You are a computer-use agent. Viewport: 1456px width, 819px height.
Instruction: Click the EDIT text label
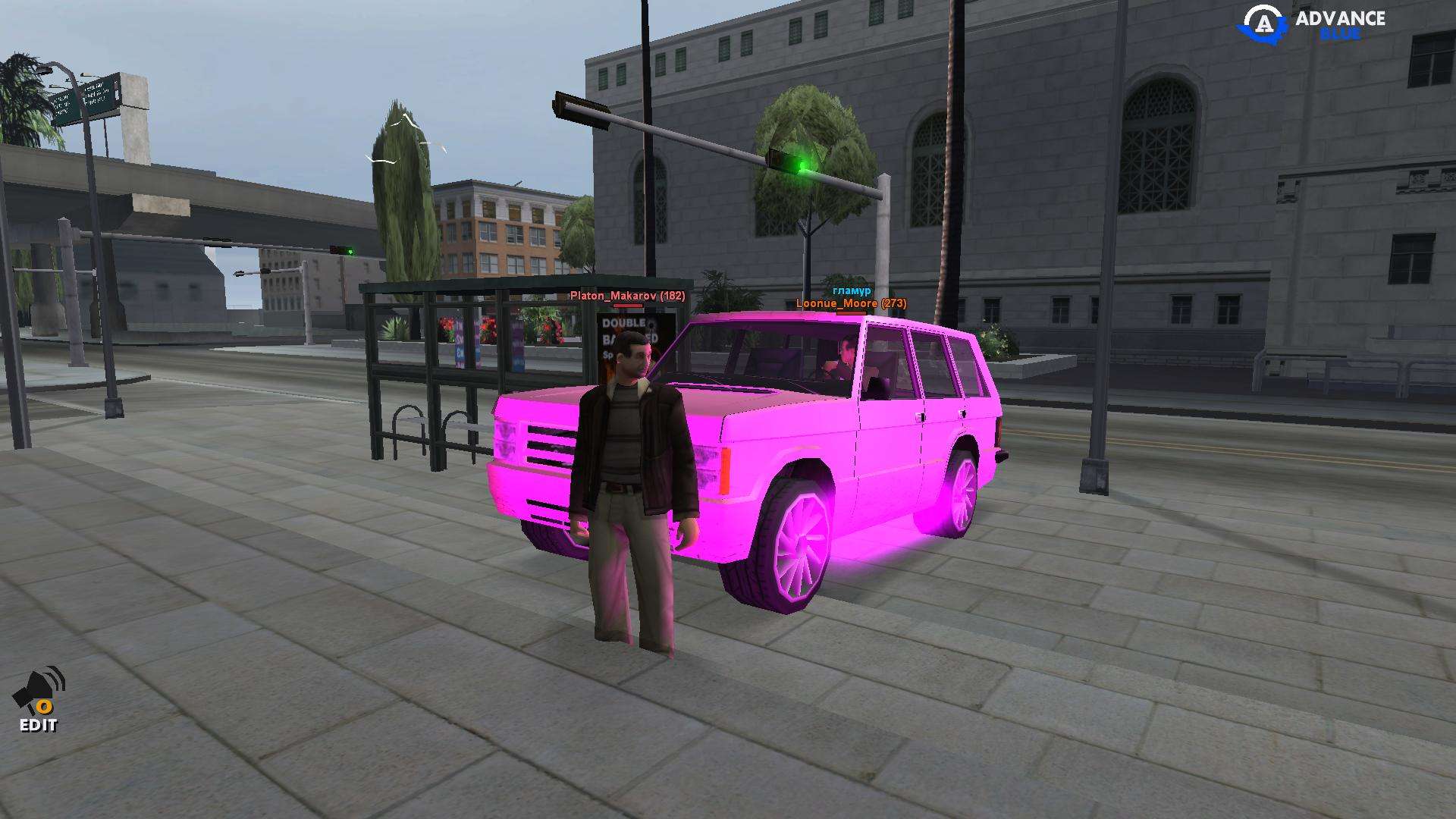[38, 725]
